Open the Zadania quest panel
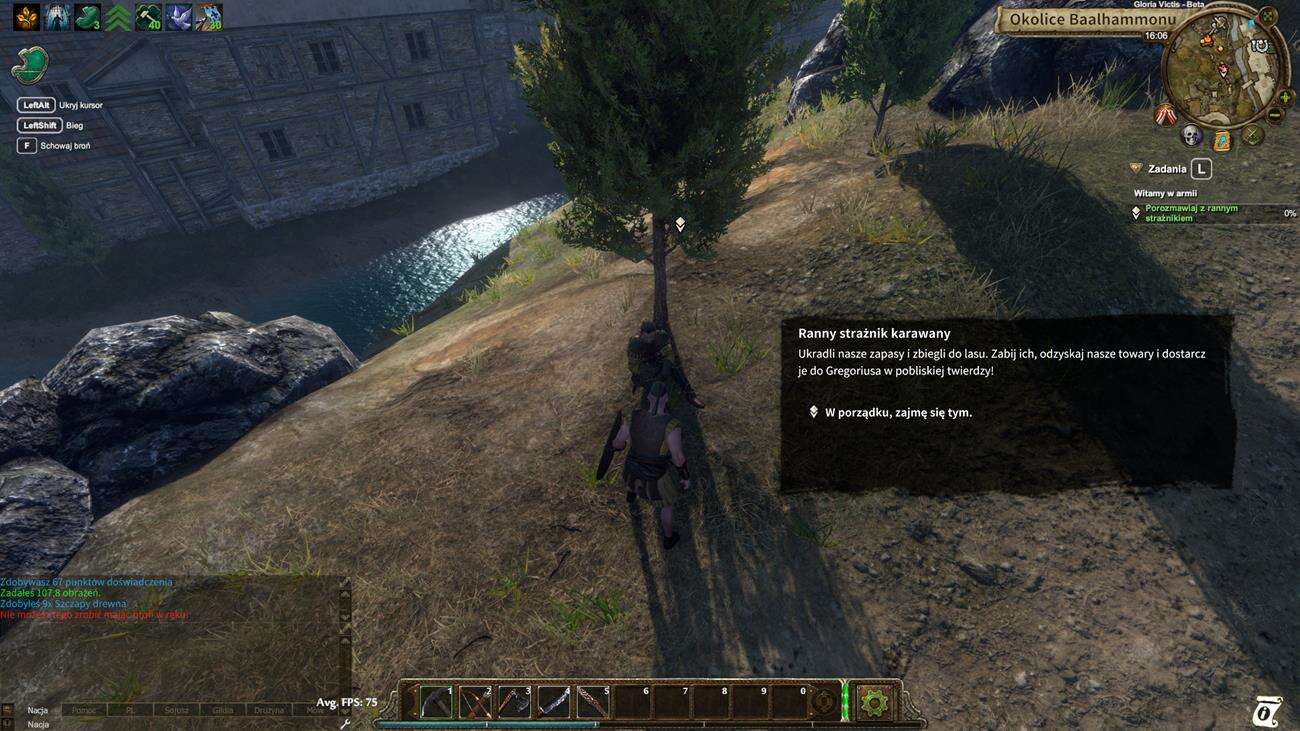Screen dimensions: 1300x731 click(1165, 167)
